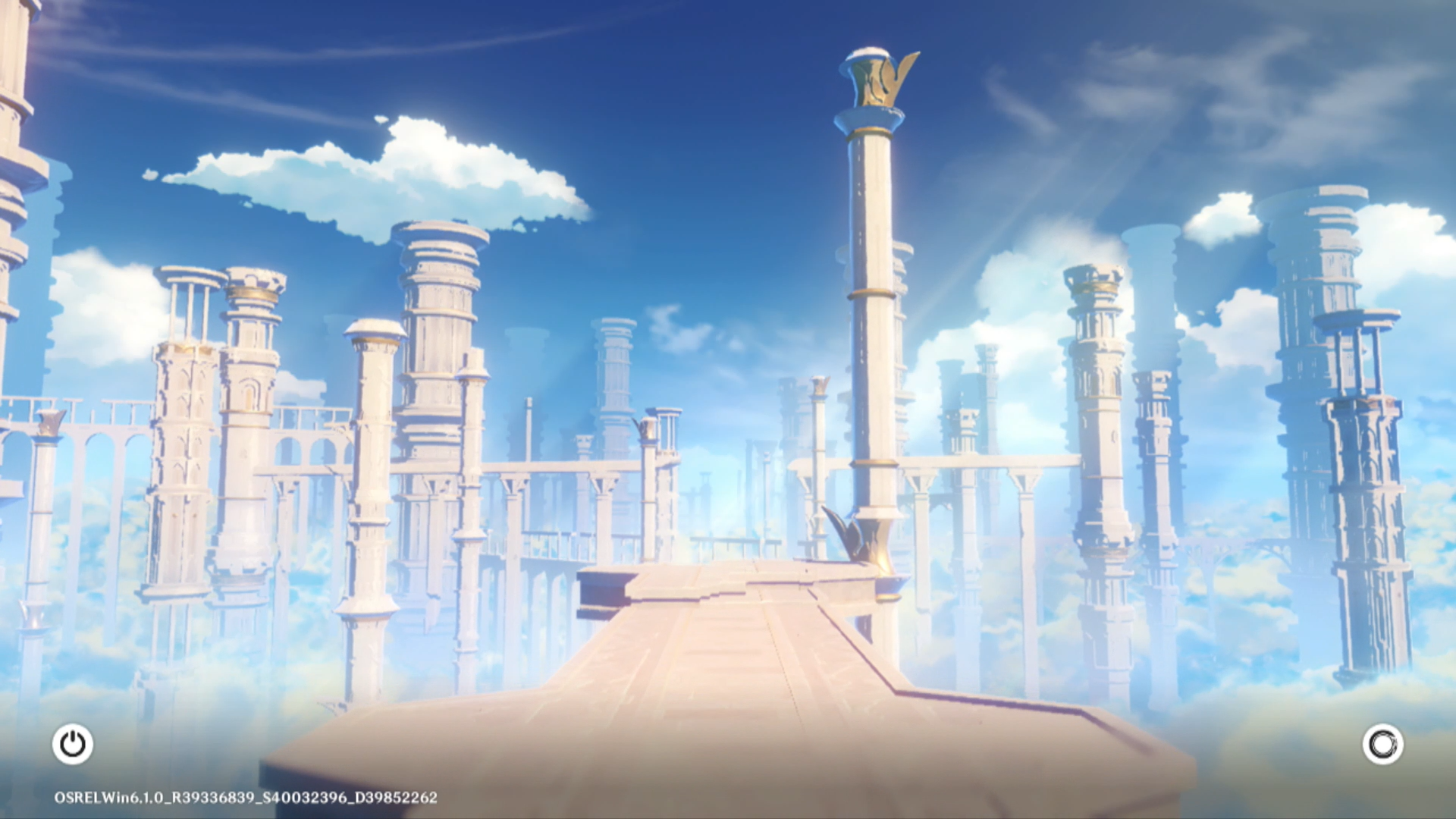Click the power/exit button icon
Screen dimensions: 1456x819
coord(73,744)
